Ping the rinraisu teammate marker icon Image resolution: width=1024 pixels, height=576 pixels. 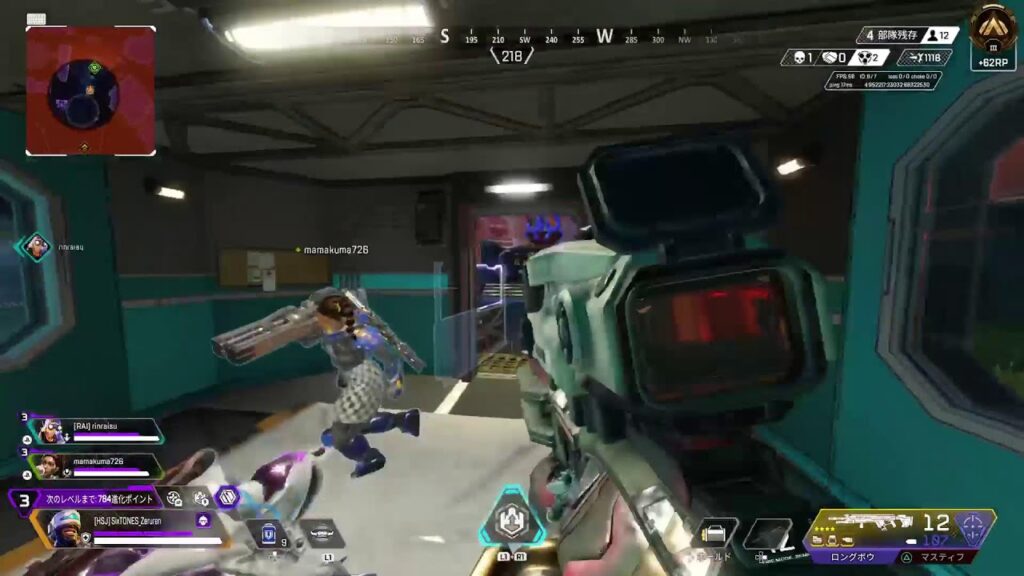coord(37,246)
